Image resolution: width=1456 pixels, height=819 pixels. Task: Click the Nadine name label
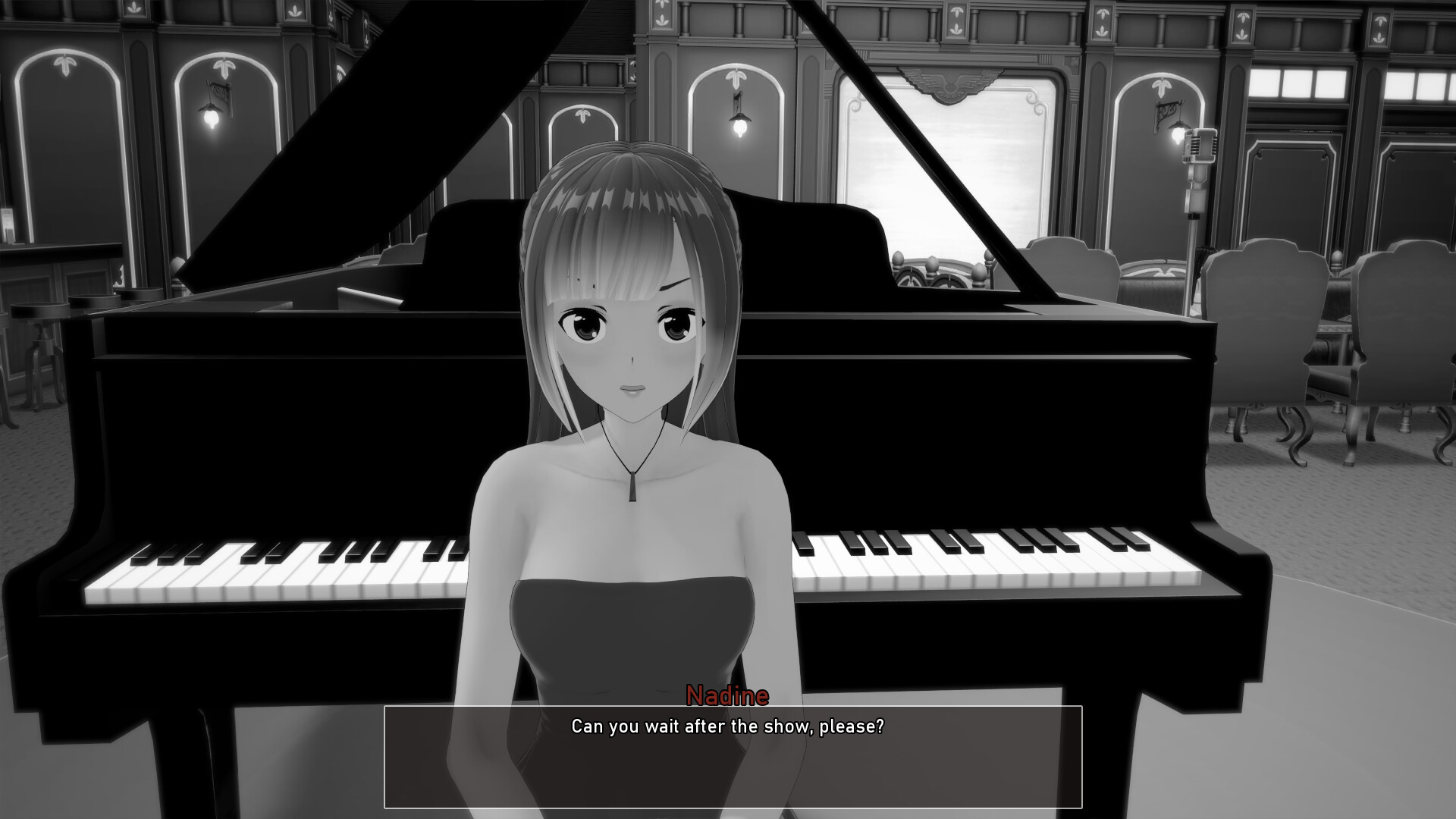pyautogui.click(x=727, y=695)
